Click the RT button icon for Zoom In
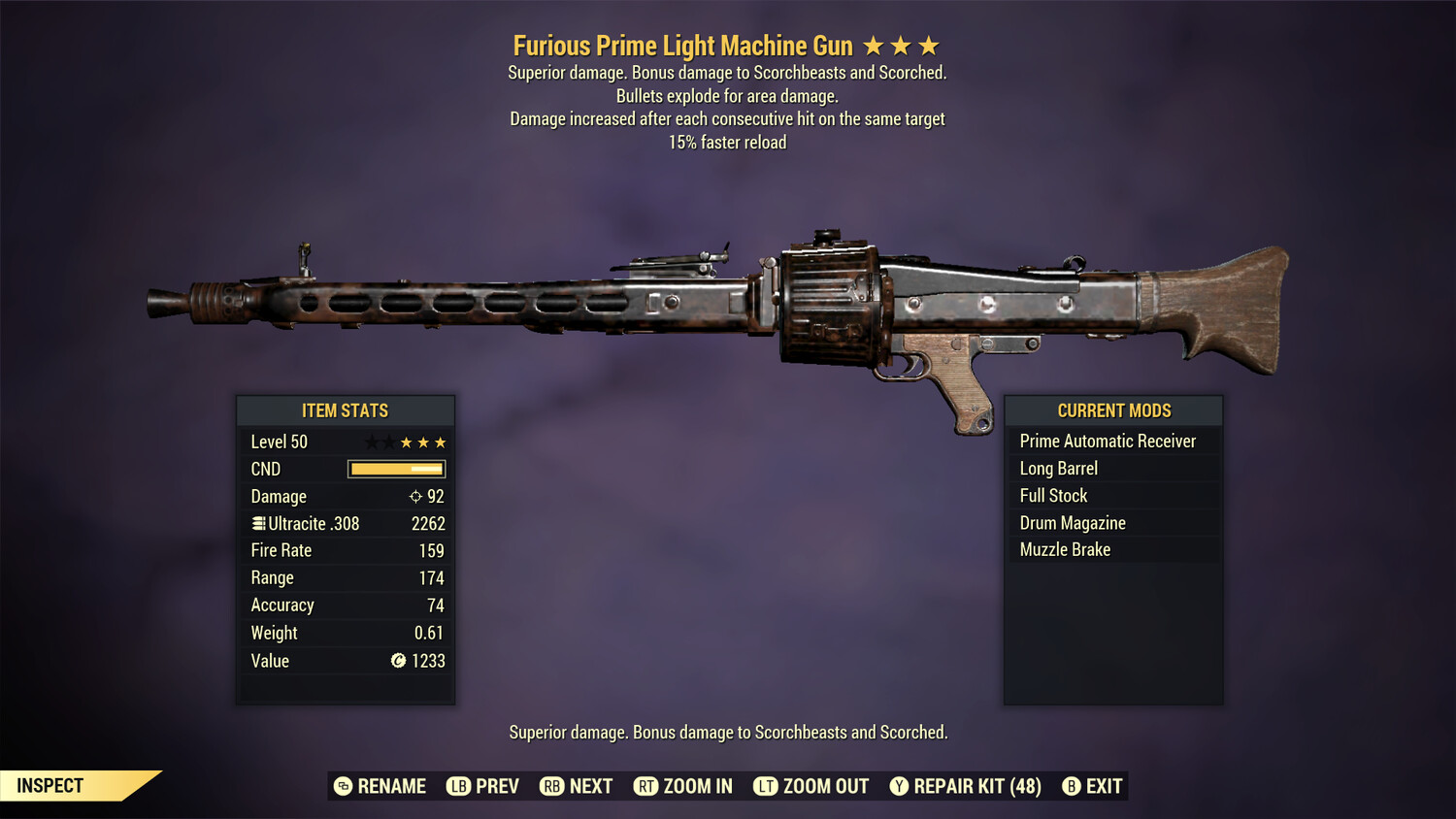 (646, 786)
